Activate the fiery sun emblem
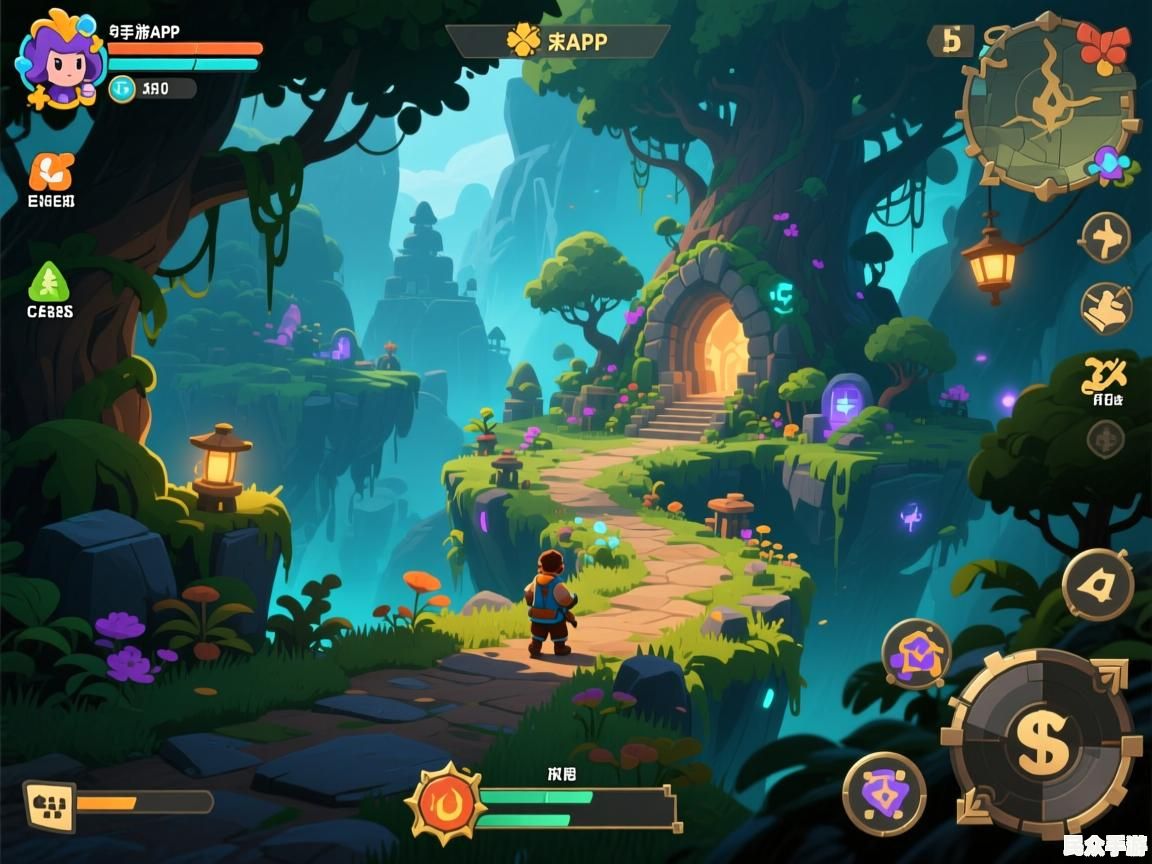Screen dimensions: 1152x864 pos(445,802)
